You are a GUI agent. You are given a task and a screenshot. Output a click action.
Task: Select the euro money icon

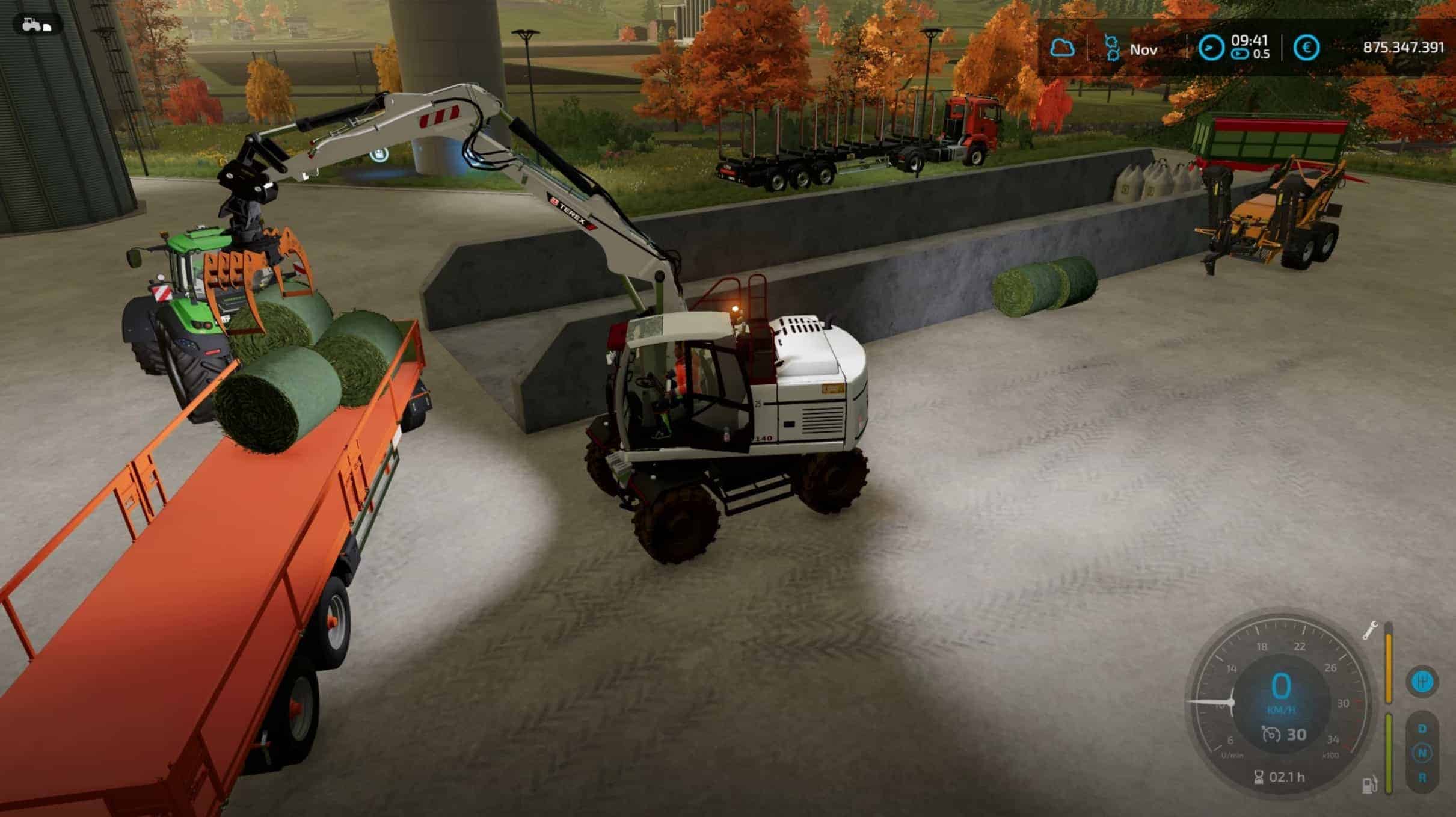(1306, 48)
